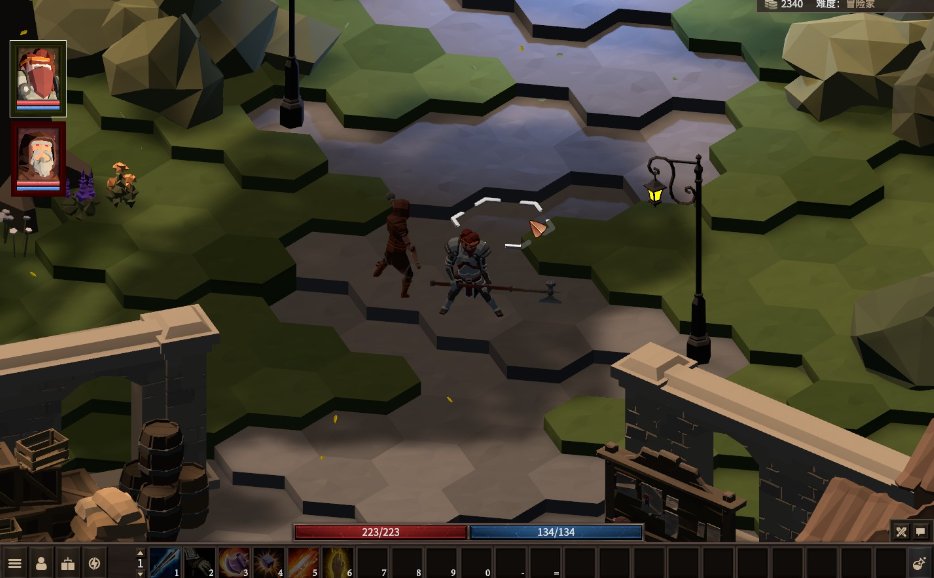Screen dimensions: 934x578
Task: Use the fiery slash skill in slot 5
Action: tap(303, 562)
